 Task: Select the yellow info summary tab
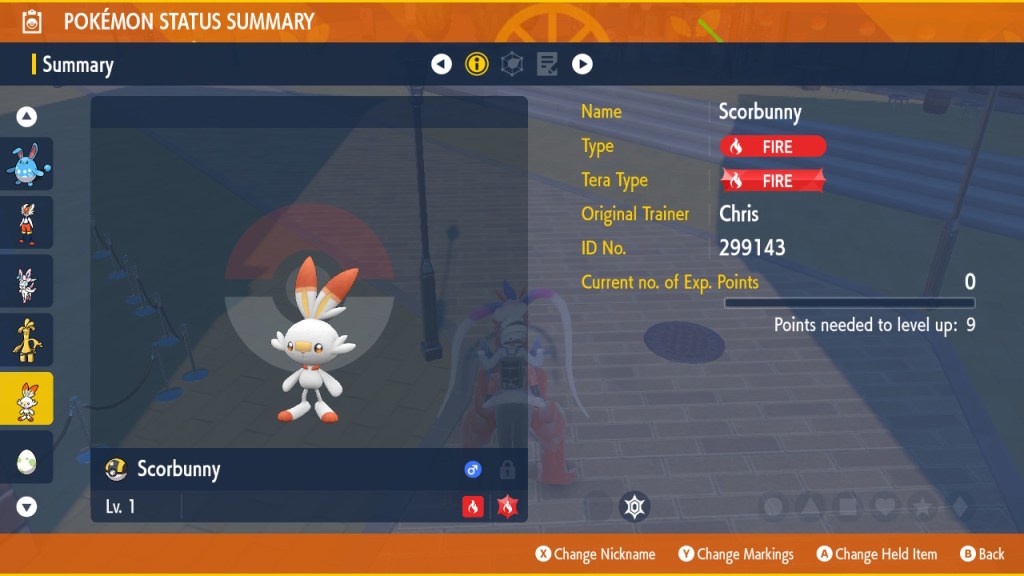(x=477, y=65)
